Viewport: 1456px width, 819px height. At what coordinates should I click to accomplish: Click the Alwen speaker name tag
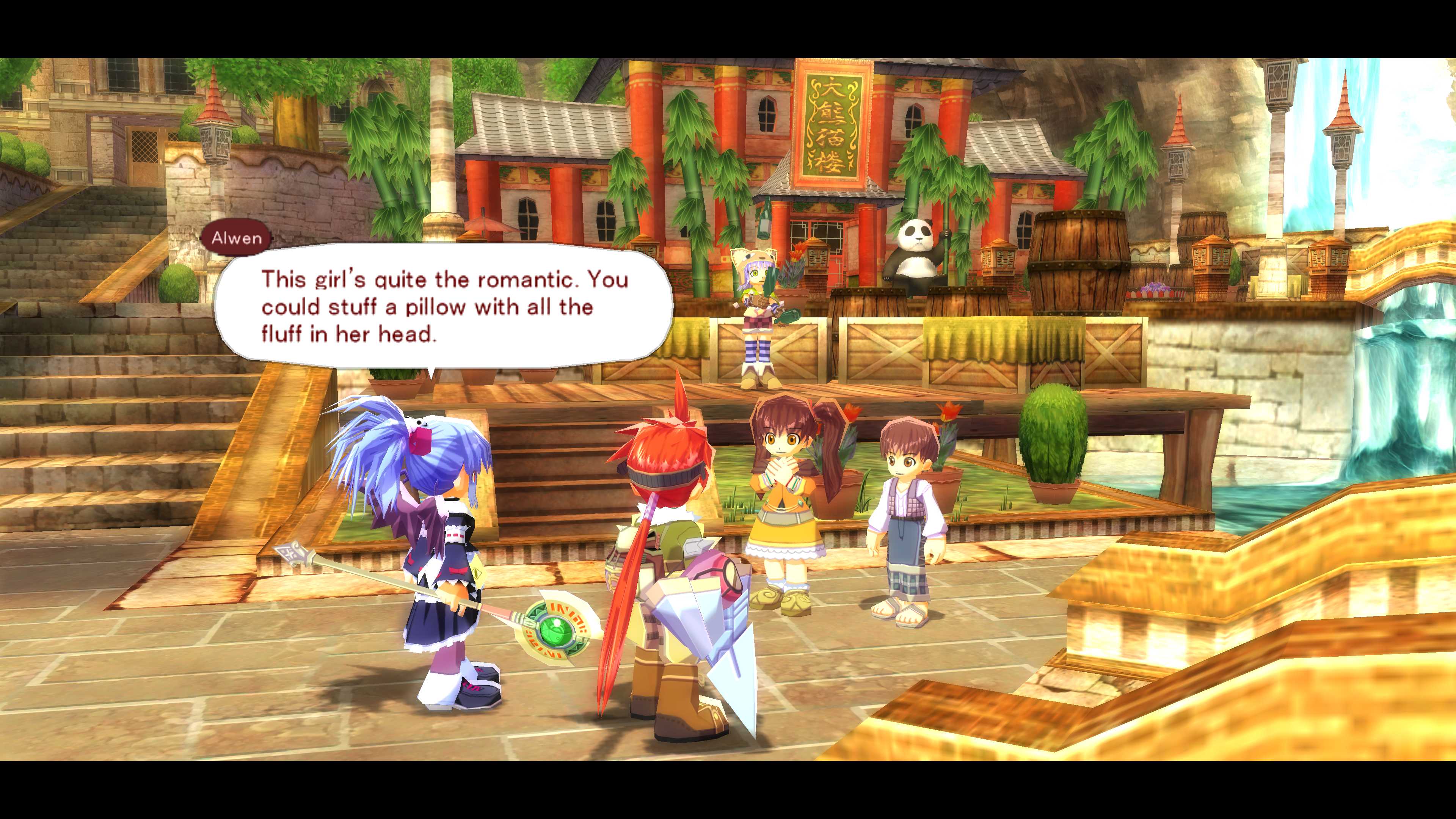point(236,238)
